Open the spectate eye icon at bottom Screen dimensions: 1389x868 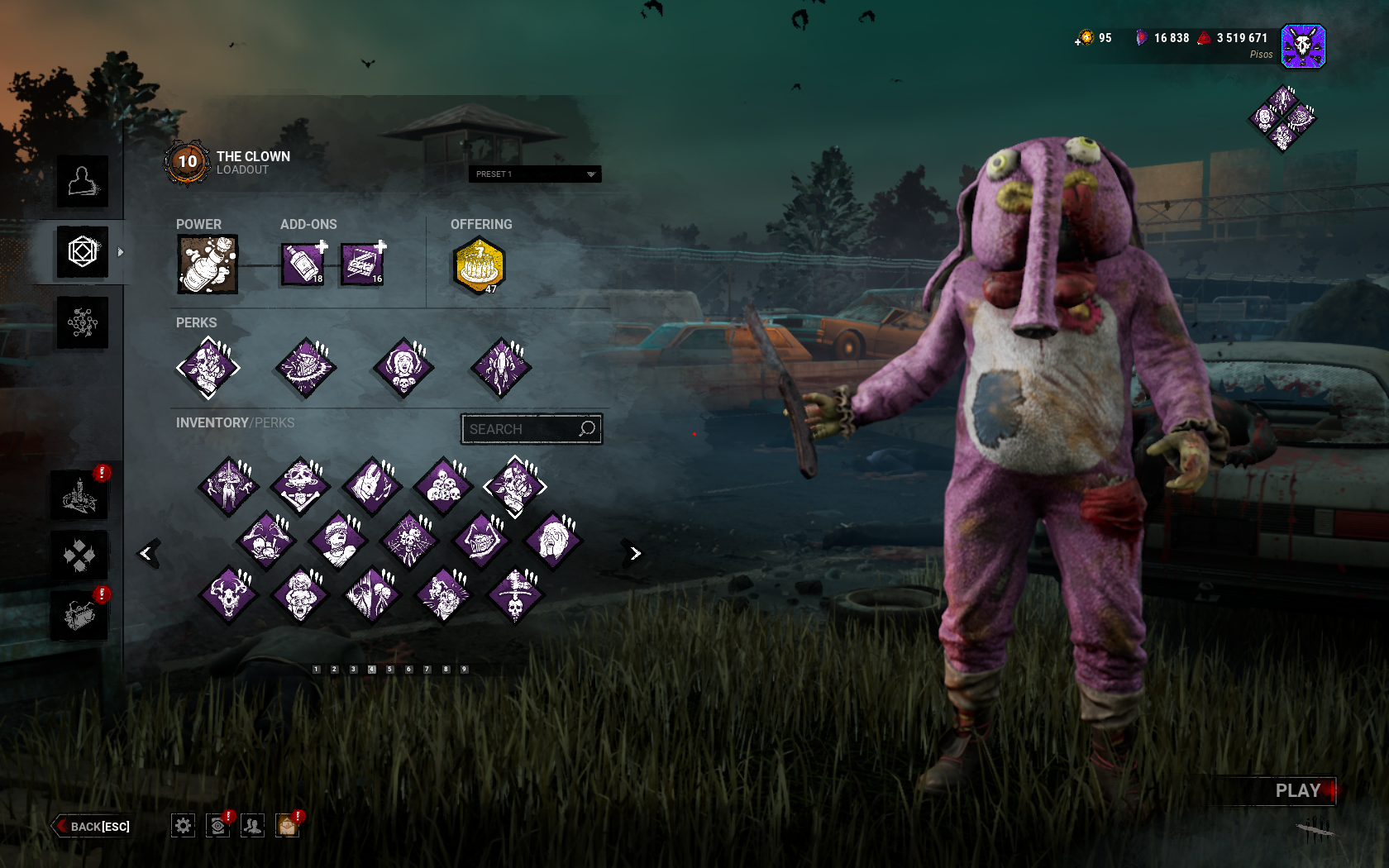(217, 825)
